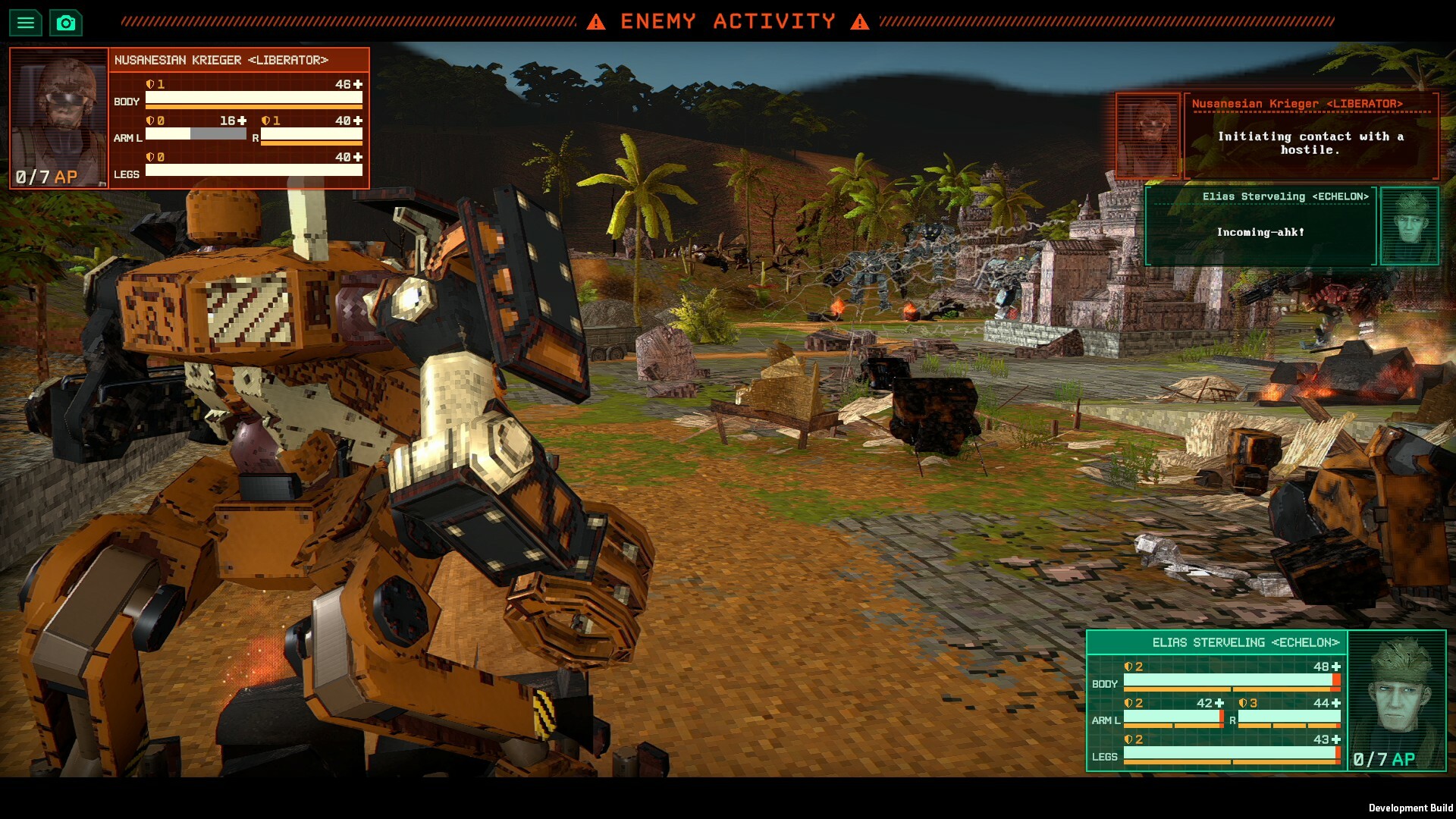This screenshot has height=819, width=1456.
Task: Click Elias's portrait in the Incoming-ahk dialogue
Action: (x=1409, y=227)
